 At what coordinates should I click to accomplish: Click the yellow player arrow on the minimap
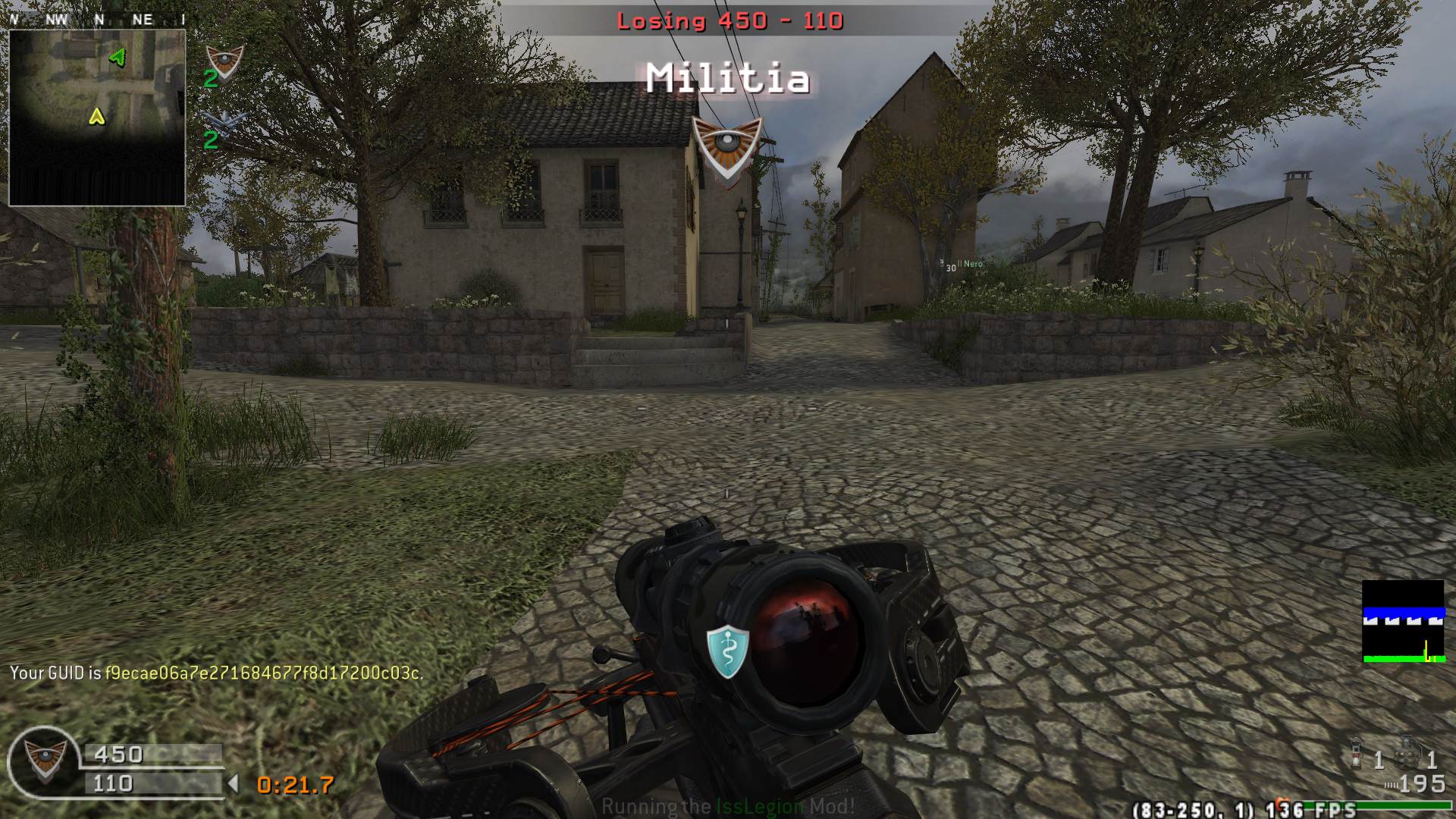96,116
